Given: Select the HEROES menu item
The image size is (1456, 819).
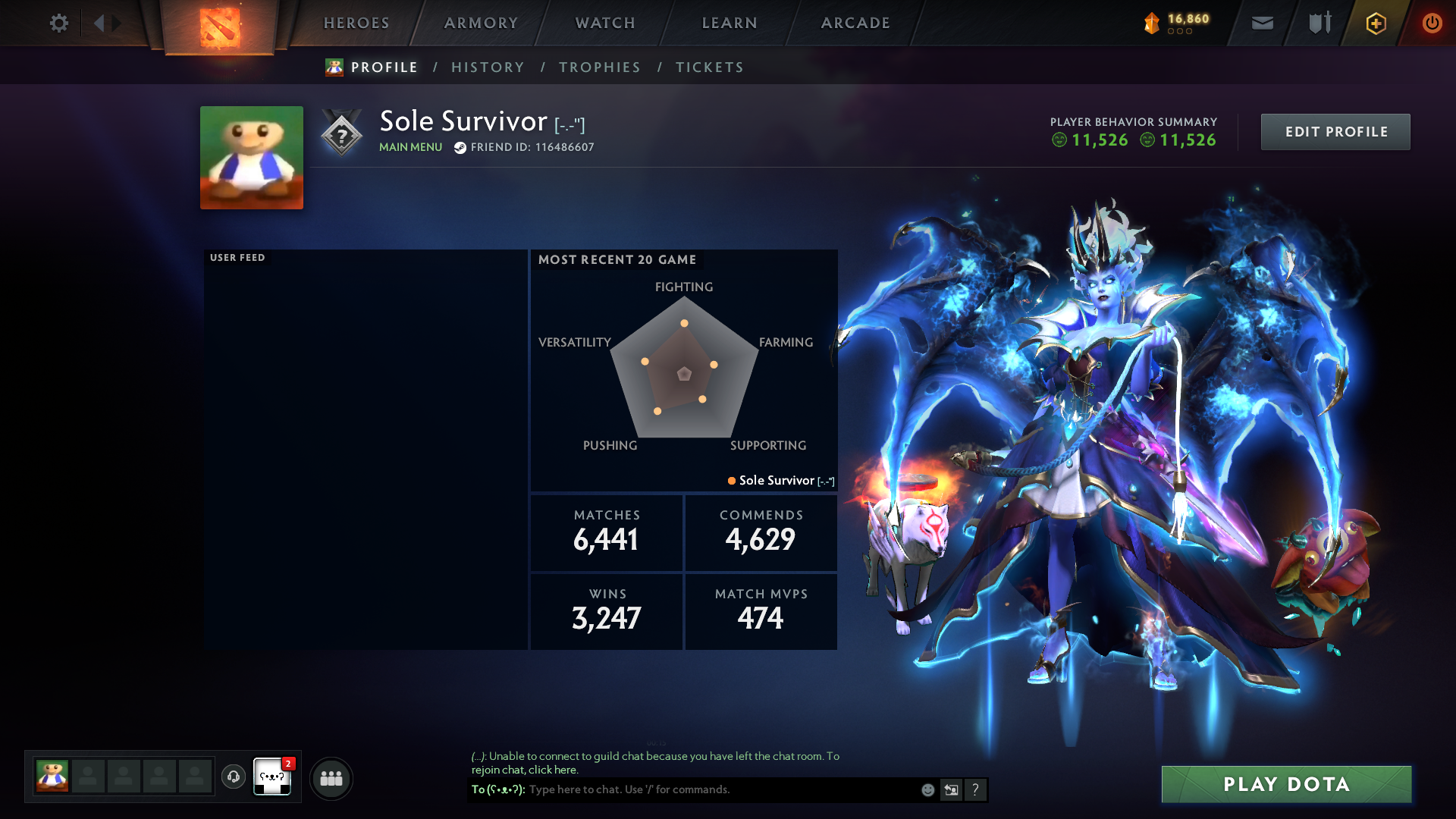Looking at the screenshot, I should pos(356,23).
